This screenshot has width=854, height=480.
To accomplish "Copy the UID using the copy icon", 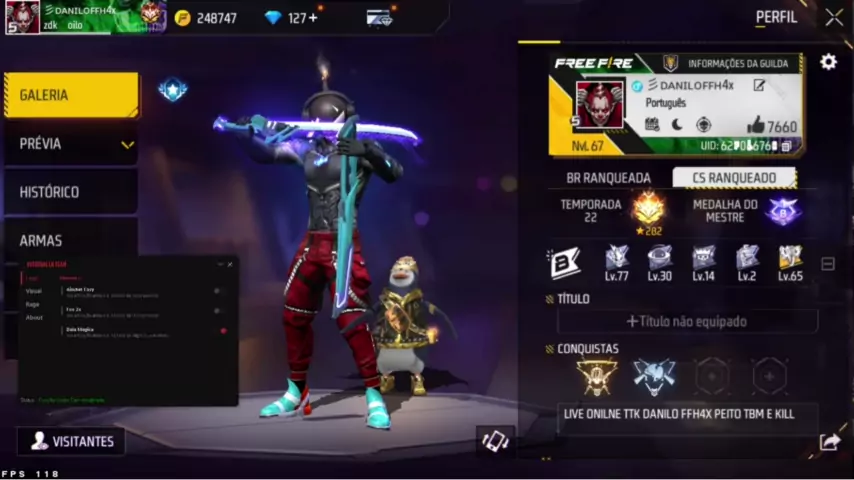I will click(x=786, y=146).
